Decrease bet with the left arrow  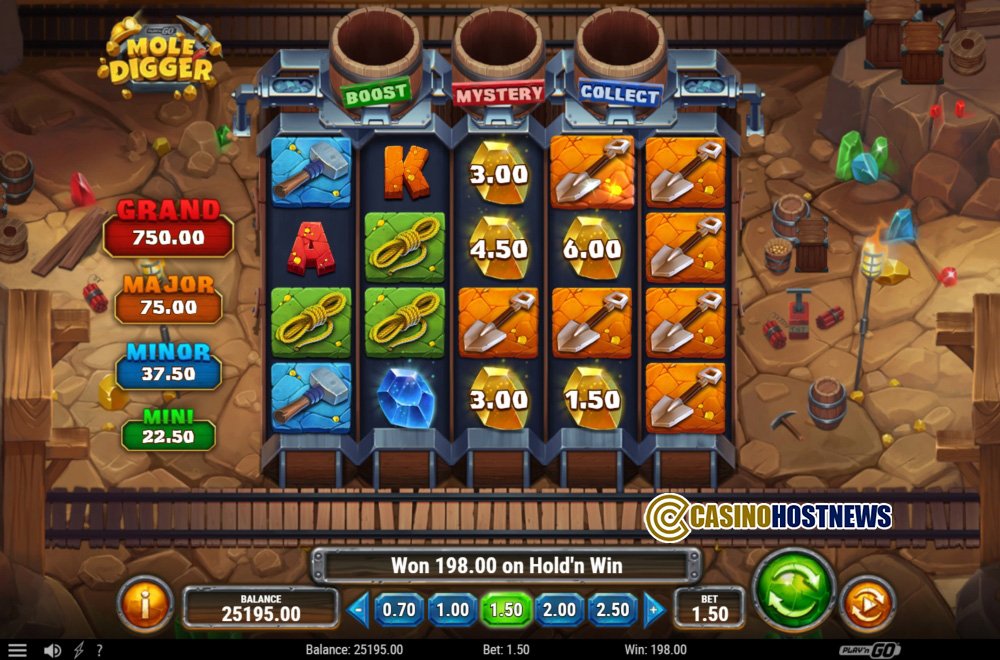pos(359,609)
